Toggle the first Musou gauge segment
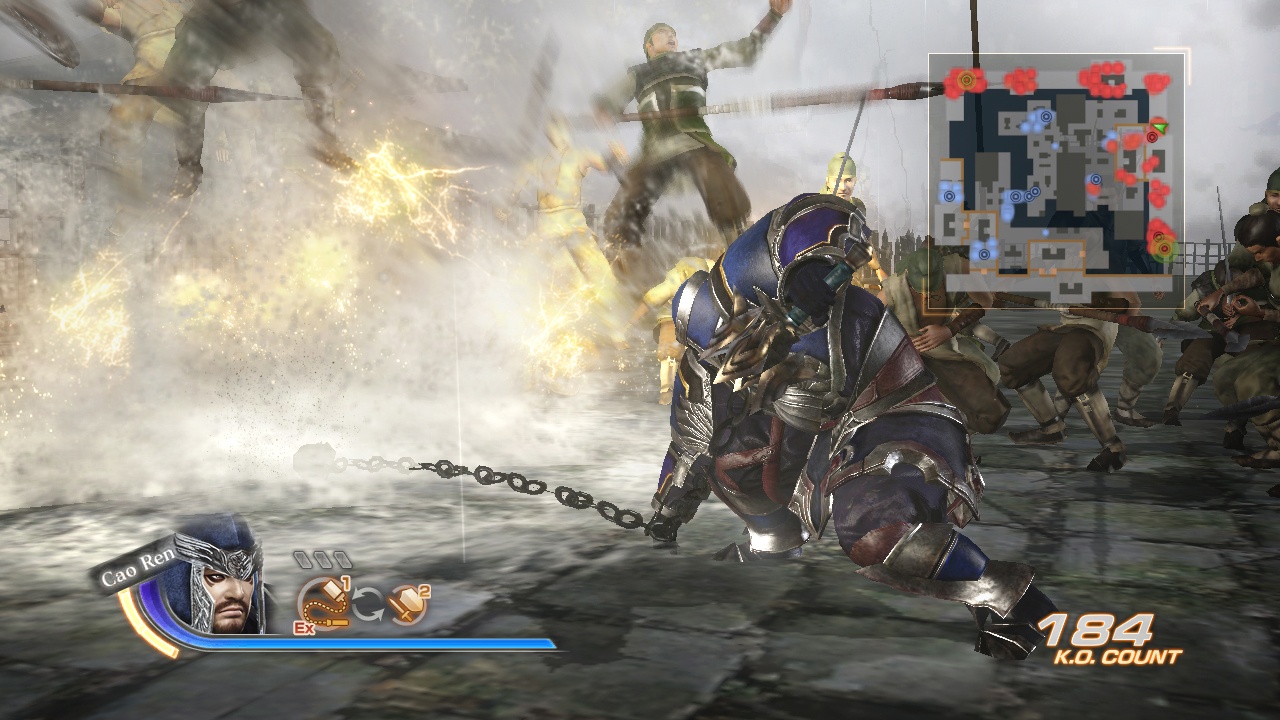Viewport: 1280px width, 720px height. pos(304,559)
